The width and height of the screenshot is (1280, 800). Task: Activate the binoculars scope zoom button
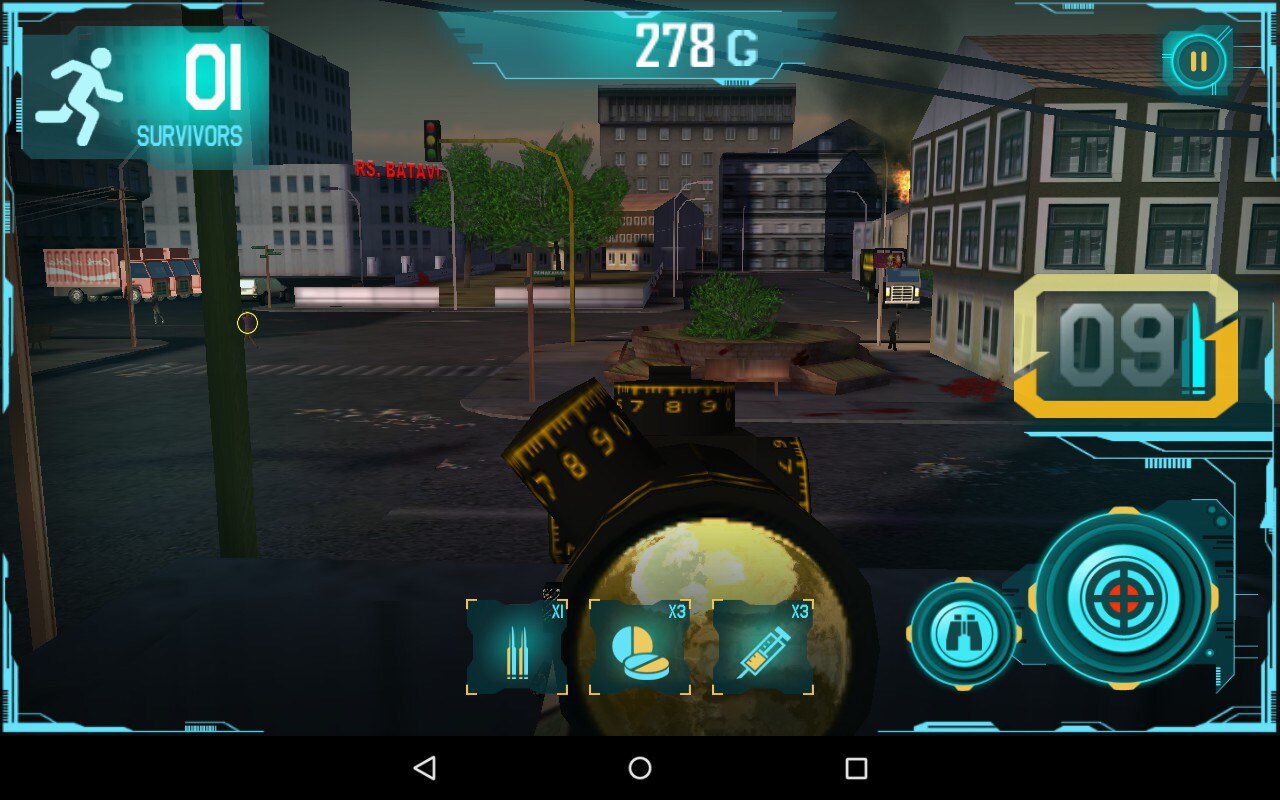963,634
